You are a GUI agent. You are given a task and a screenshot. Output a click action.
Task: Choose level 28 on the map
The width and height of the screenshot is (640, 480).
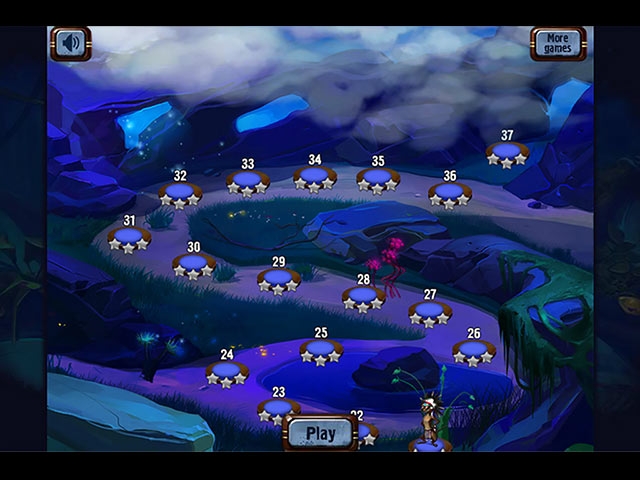pos(363,296)
